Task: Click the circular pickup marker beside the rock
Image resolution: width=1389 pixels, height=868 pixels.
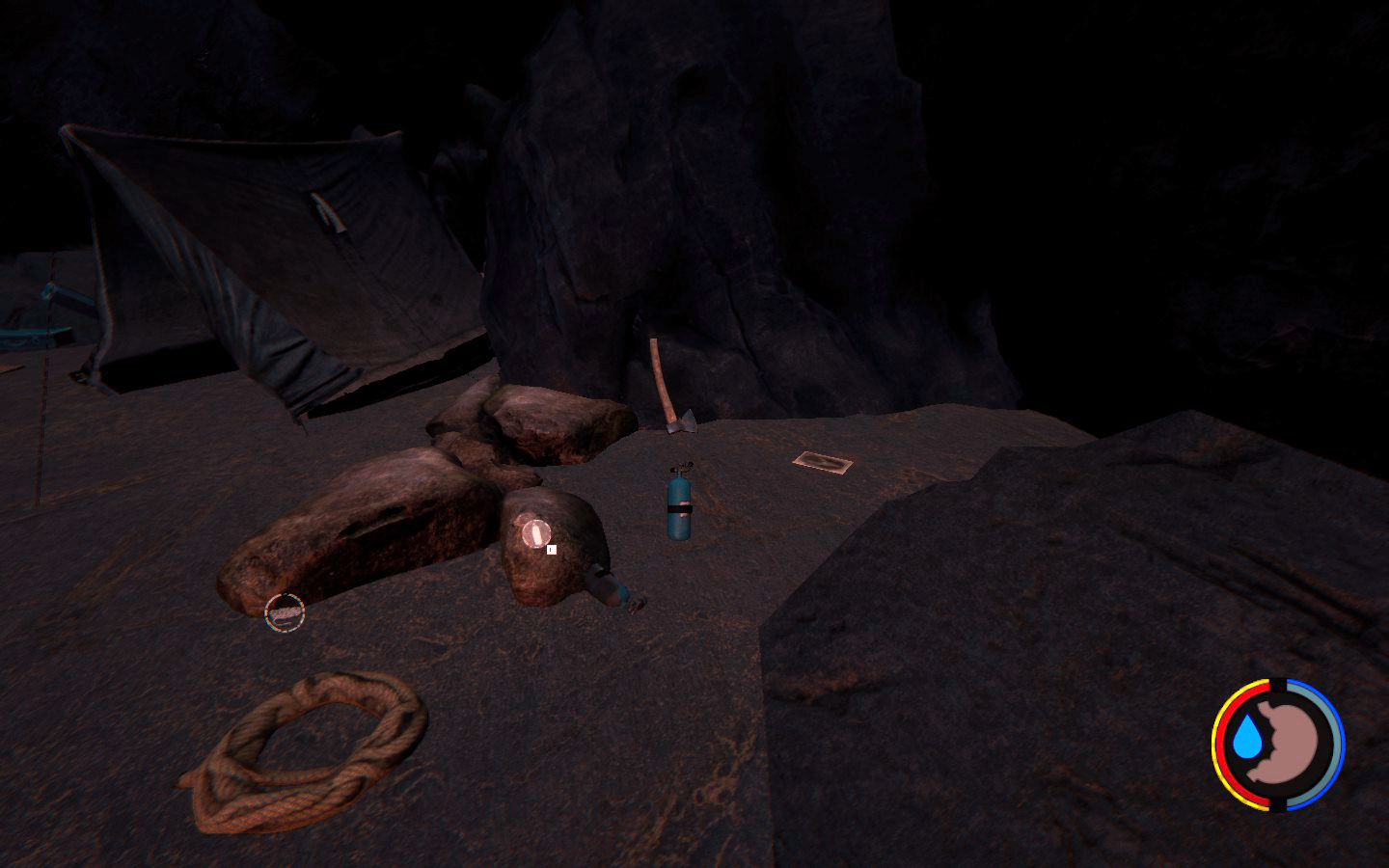Action: tap(285, 611)
